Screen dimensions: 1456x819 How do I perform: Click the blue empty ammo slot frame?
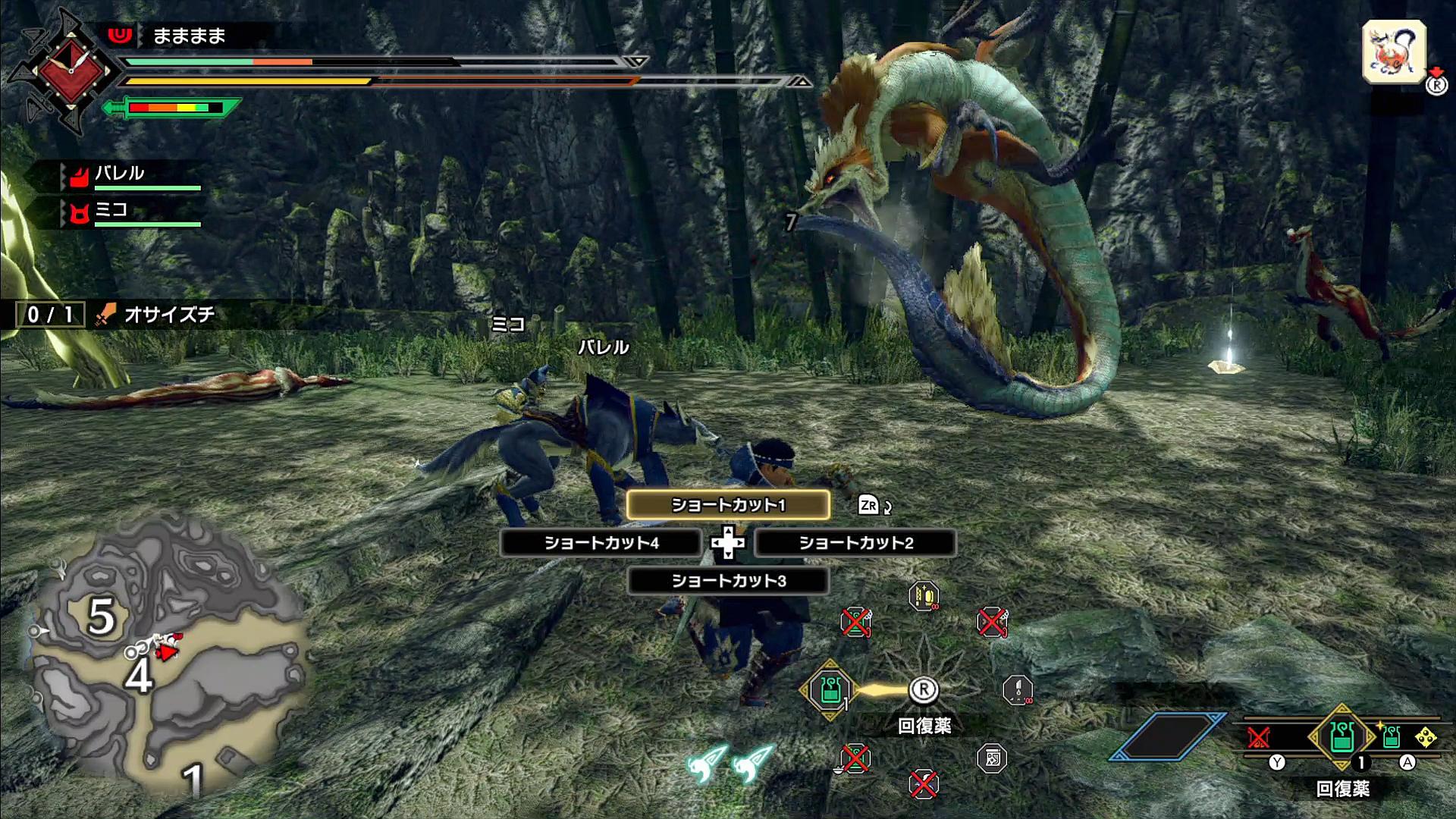tap(1167, 736)
